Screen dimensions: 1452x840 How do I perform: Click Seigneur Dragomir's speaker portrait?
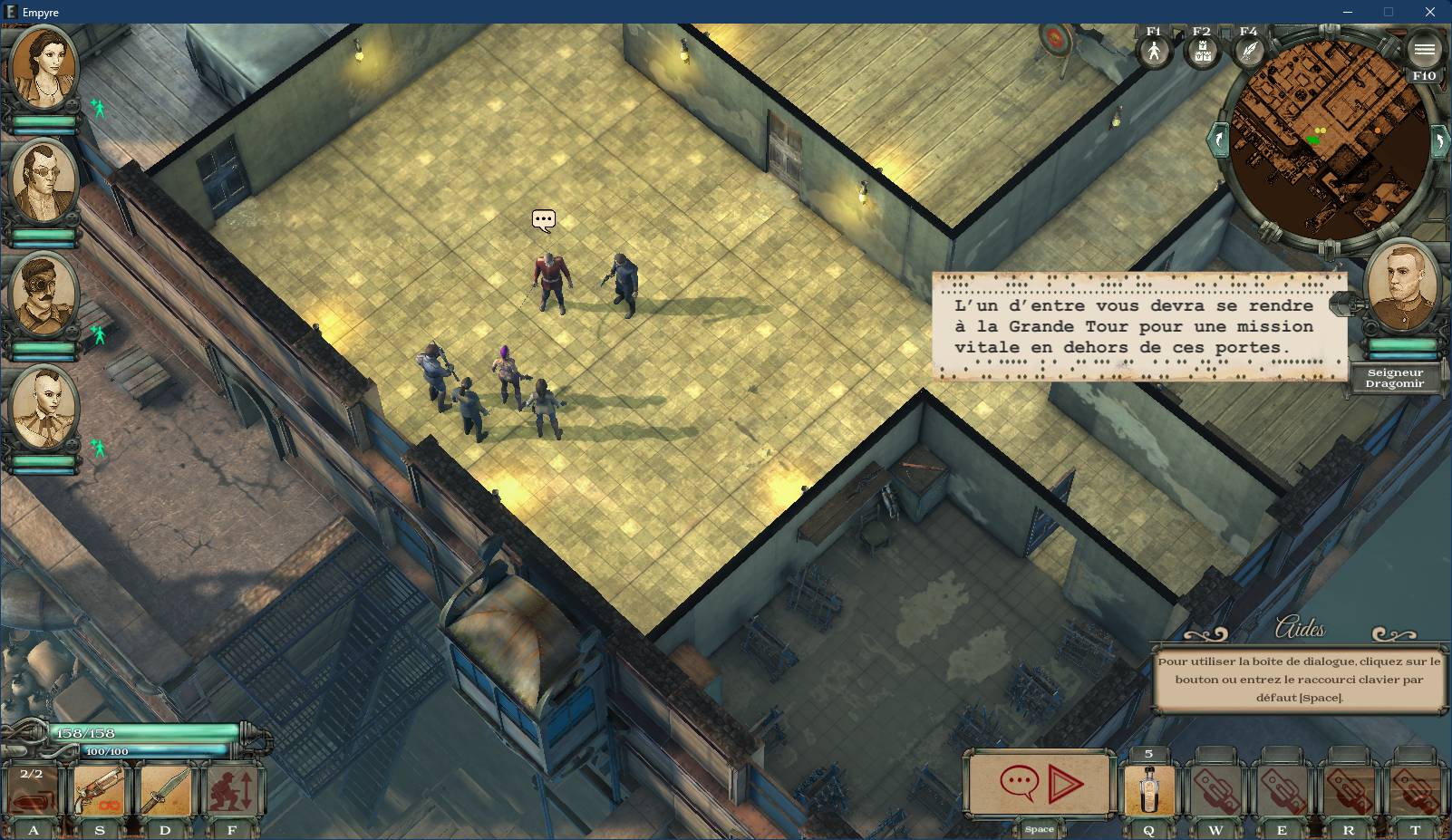(1401, 286)
